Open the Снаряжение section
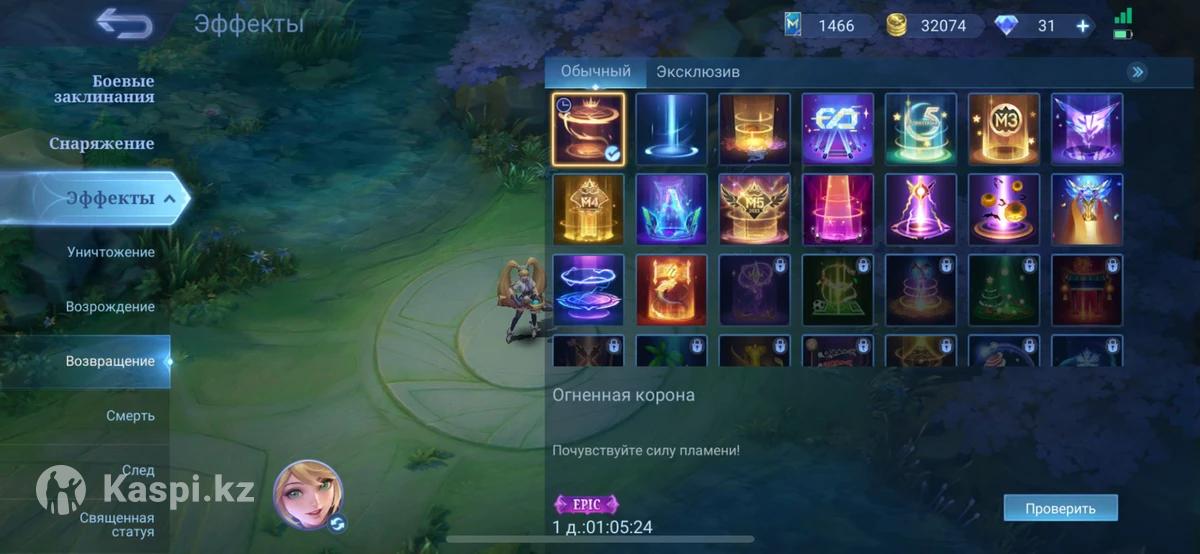 tap(102, 144)
